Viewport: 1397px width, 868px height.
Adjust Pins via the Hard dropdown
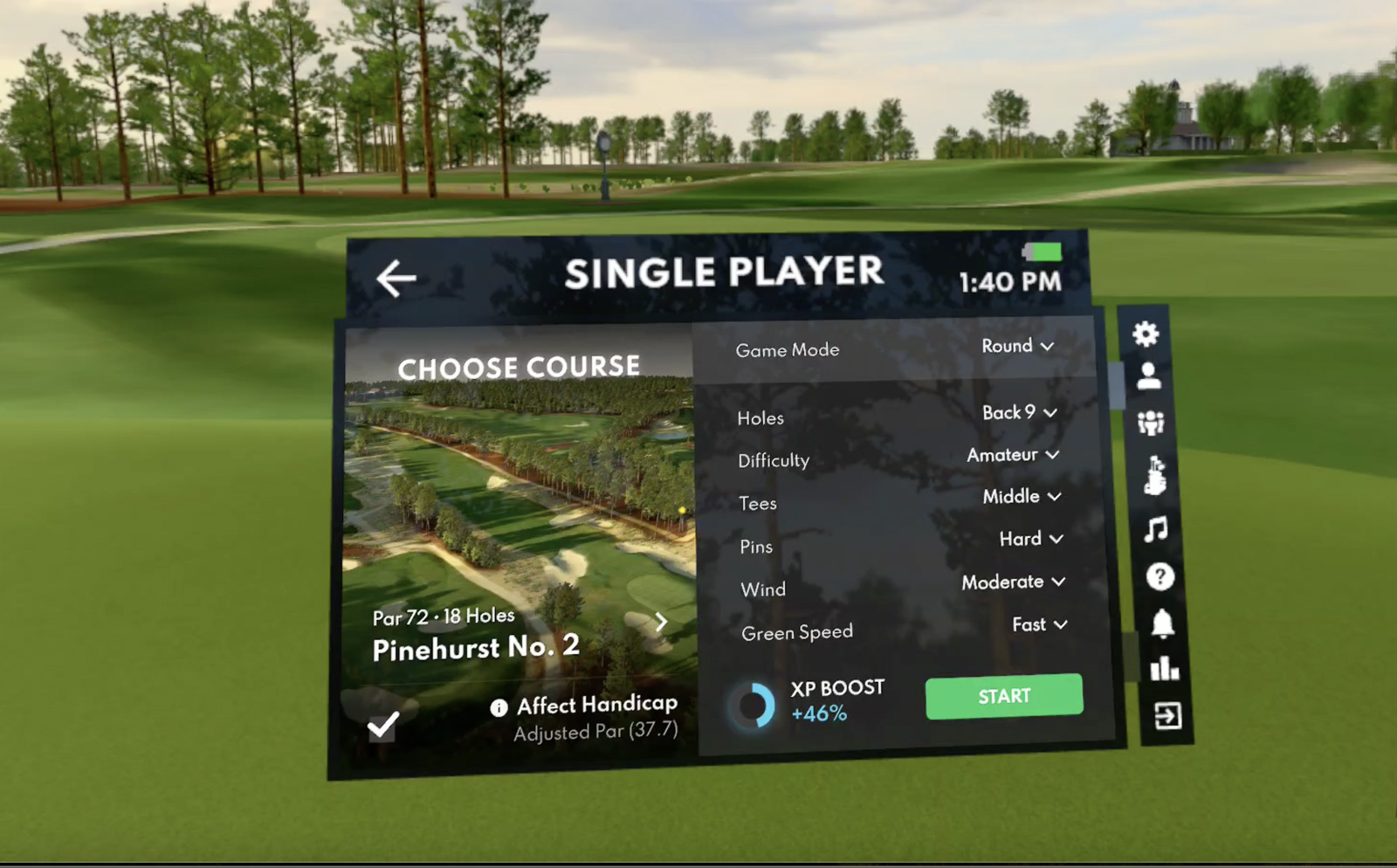pos(1030,539)
